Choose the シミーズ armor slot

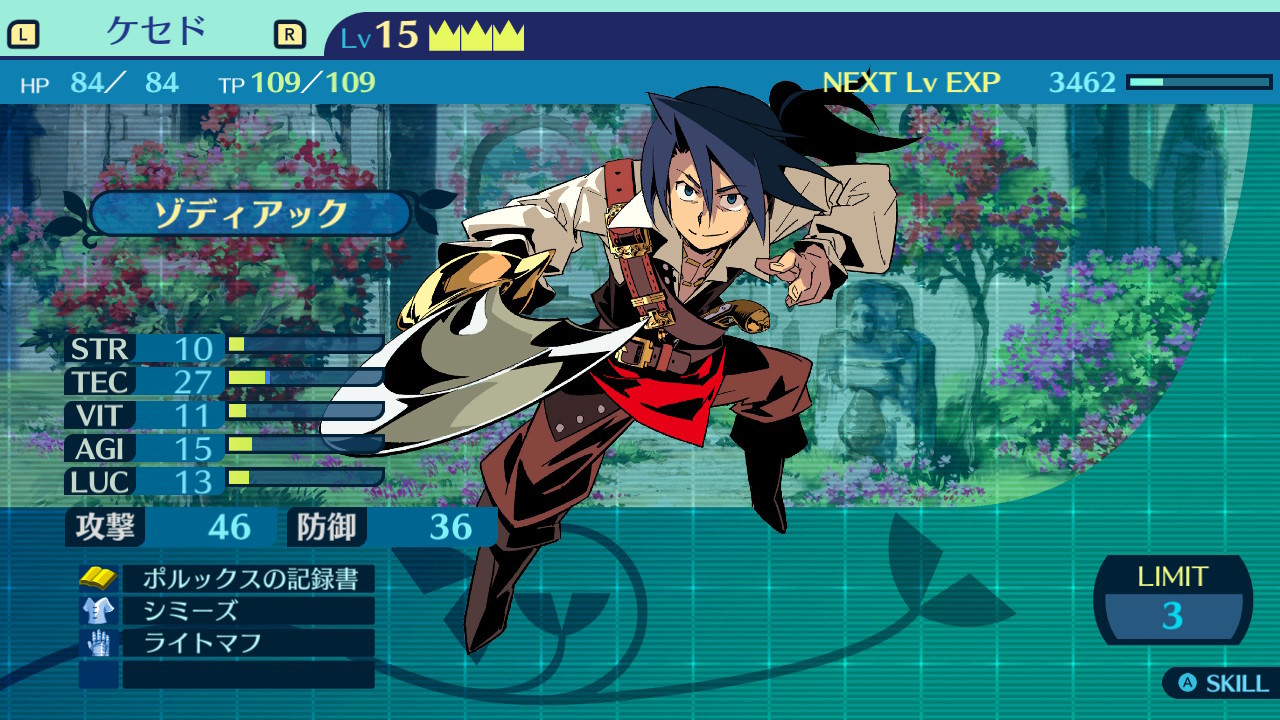coord(248,611)
